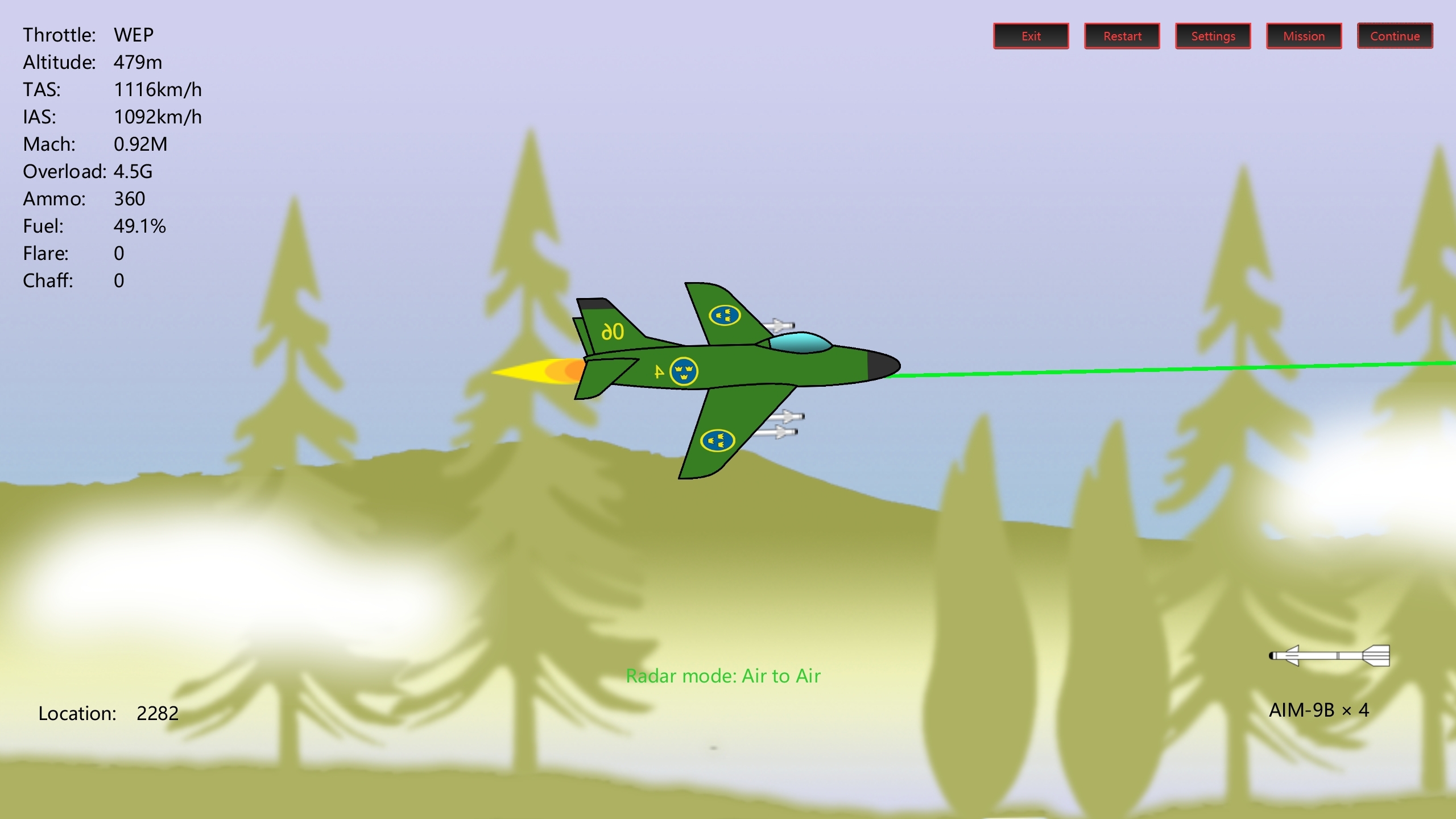Toggle the Flare counter readout
This screenshot has height=819, width=1456.
74,253
